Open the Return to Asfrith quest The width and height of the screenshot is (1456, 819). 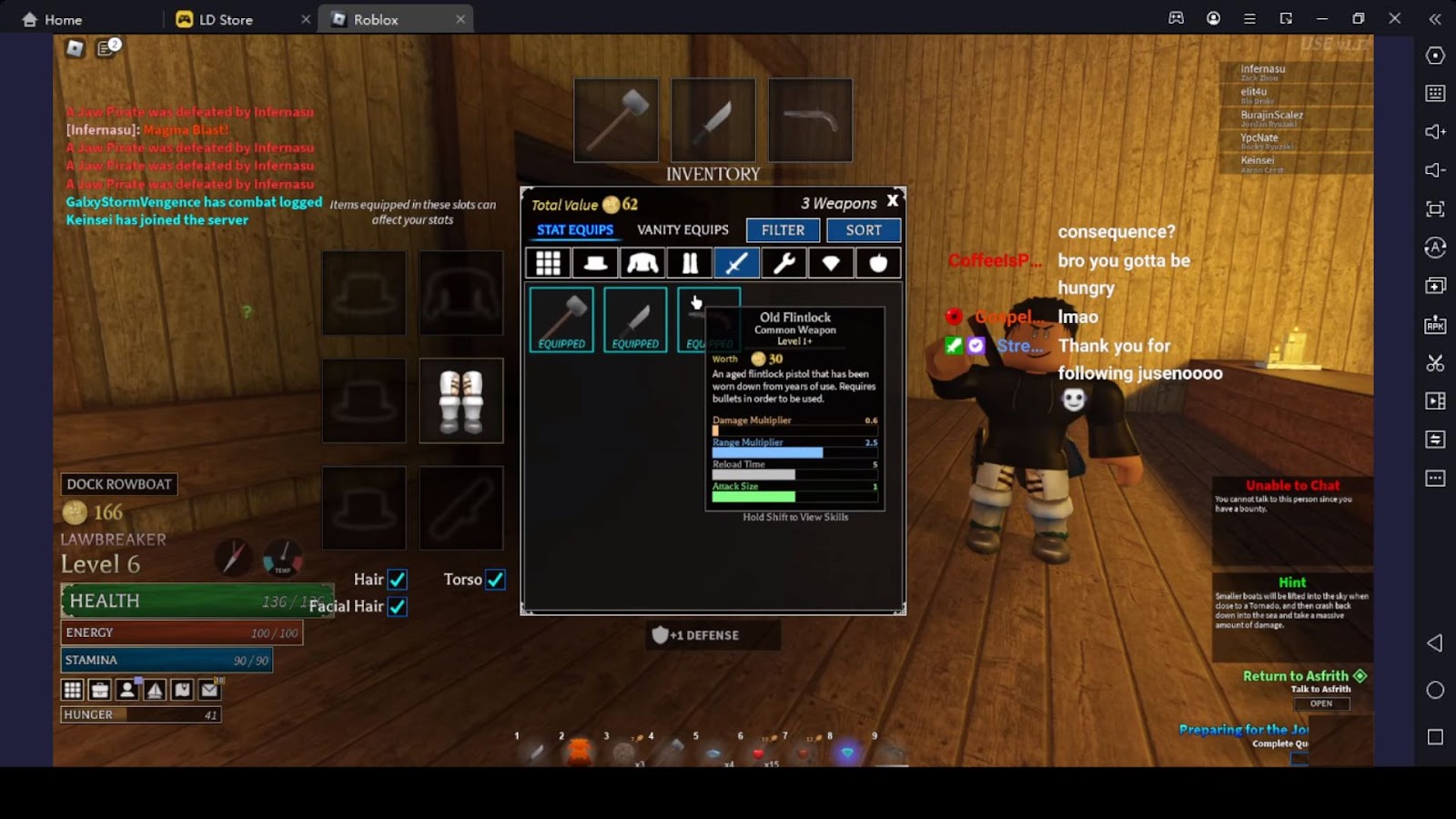coord(1321,703)
